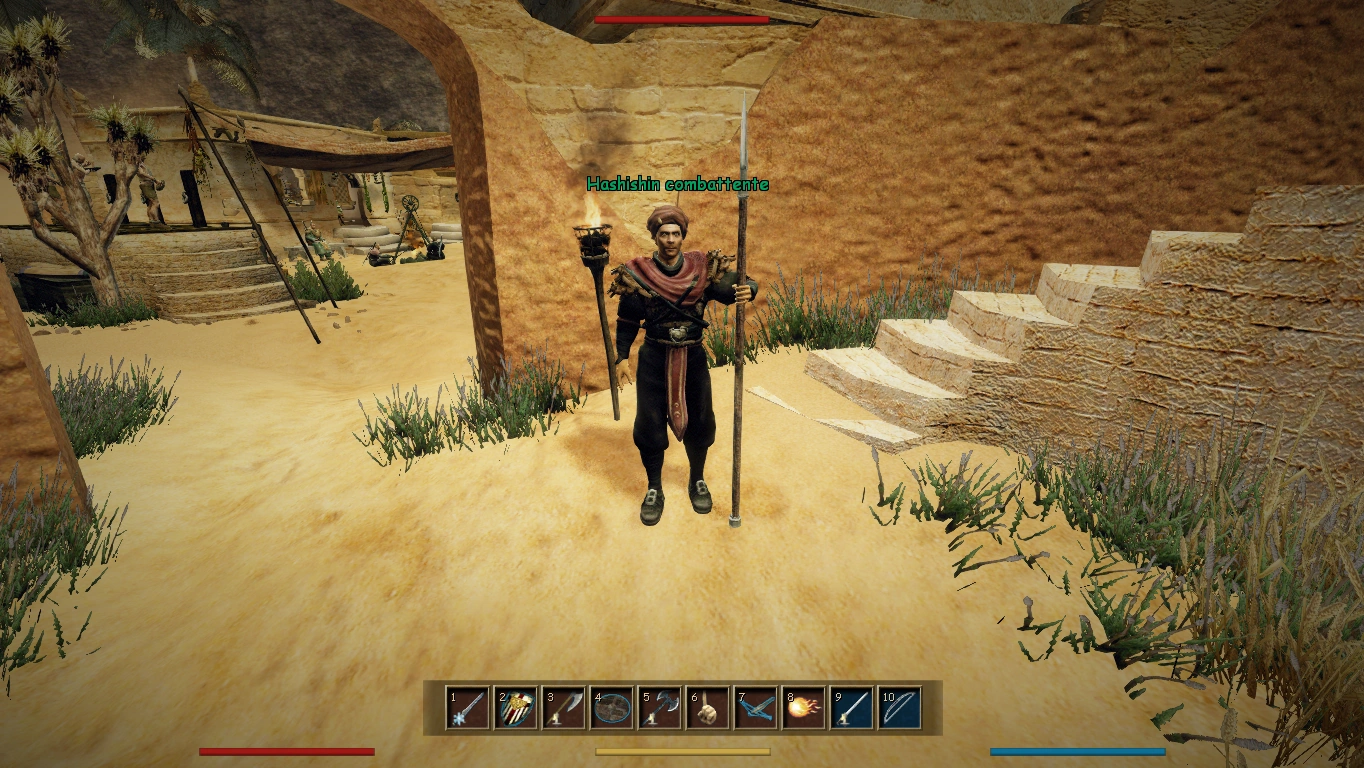Equip the striped shield in slot 2

coord(515,708)
